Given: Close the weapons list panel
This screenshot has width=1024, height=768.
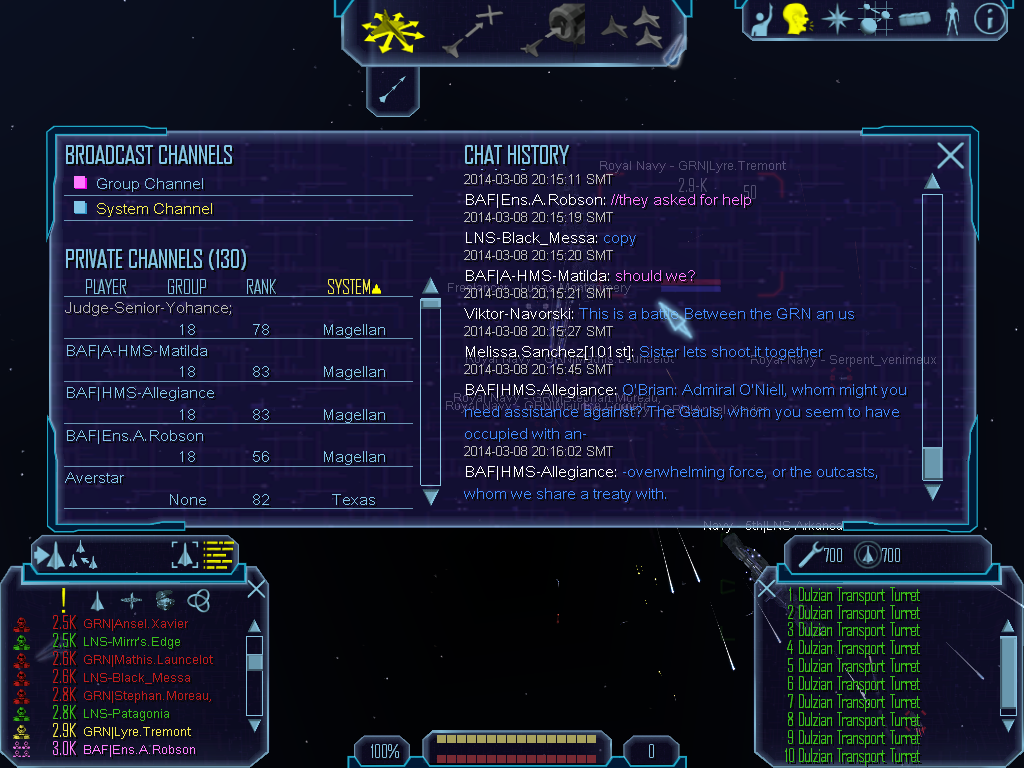Looking at the screenshot, I should click(767, 590).
